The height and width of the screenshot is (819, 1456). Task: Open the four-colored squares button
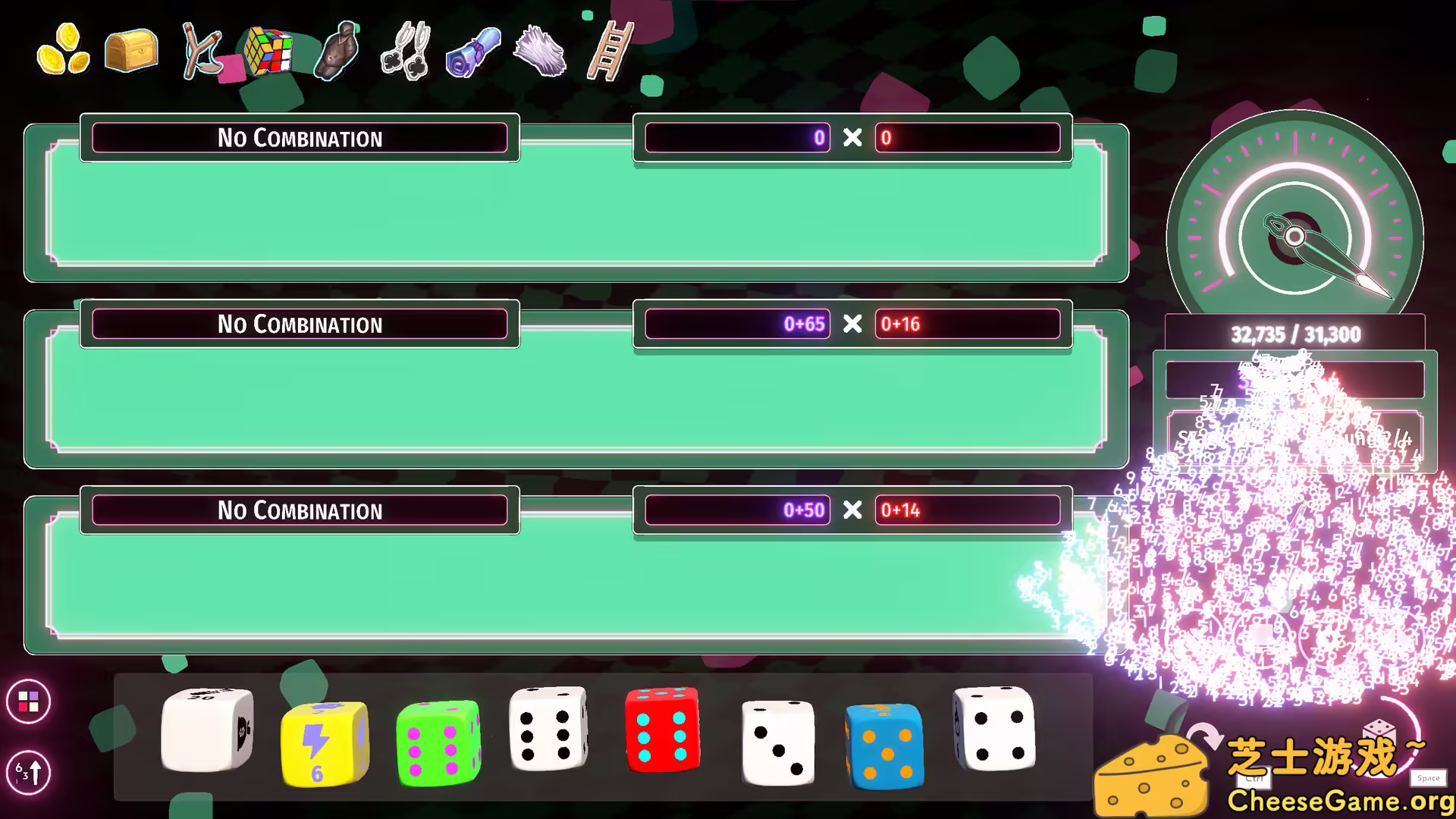pos(28,701)
